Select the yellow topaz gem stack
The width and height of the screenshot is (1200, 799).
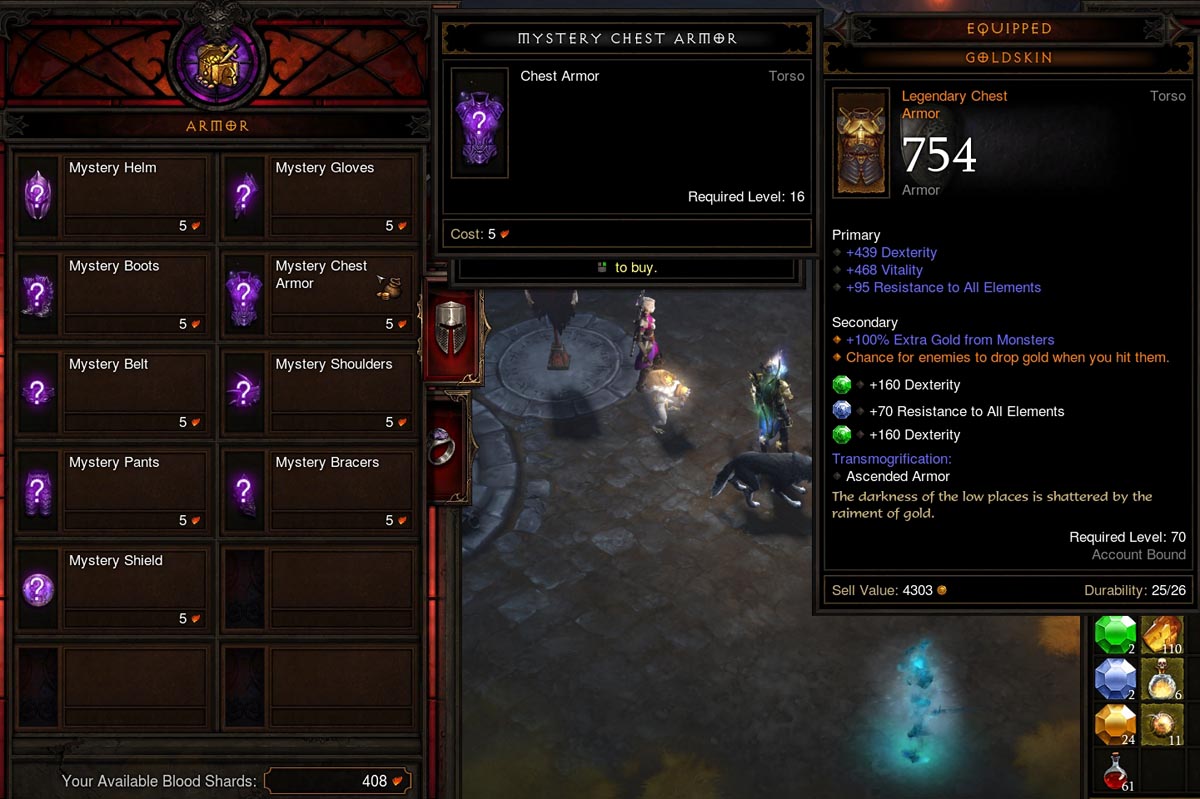(x=1115, y=725)
